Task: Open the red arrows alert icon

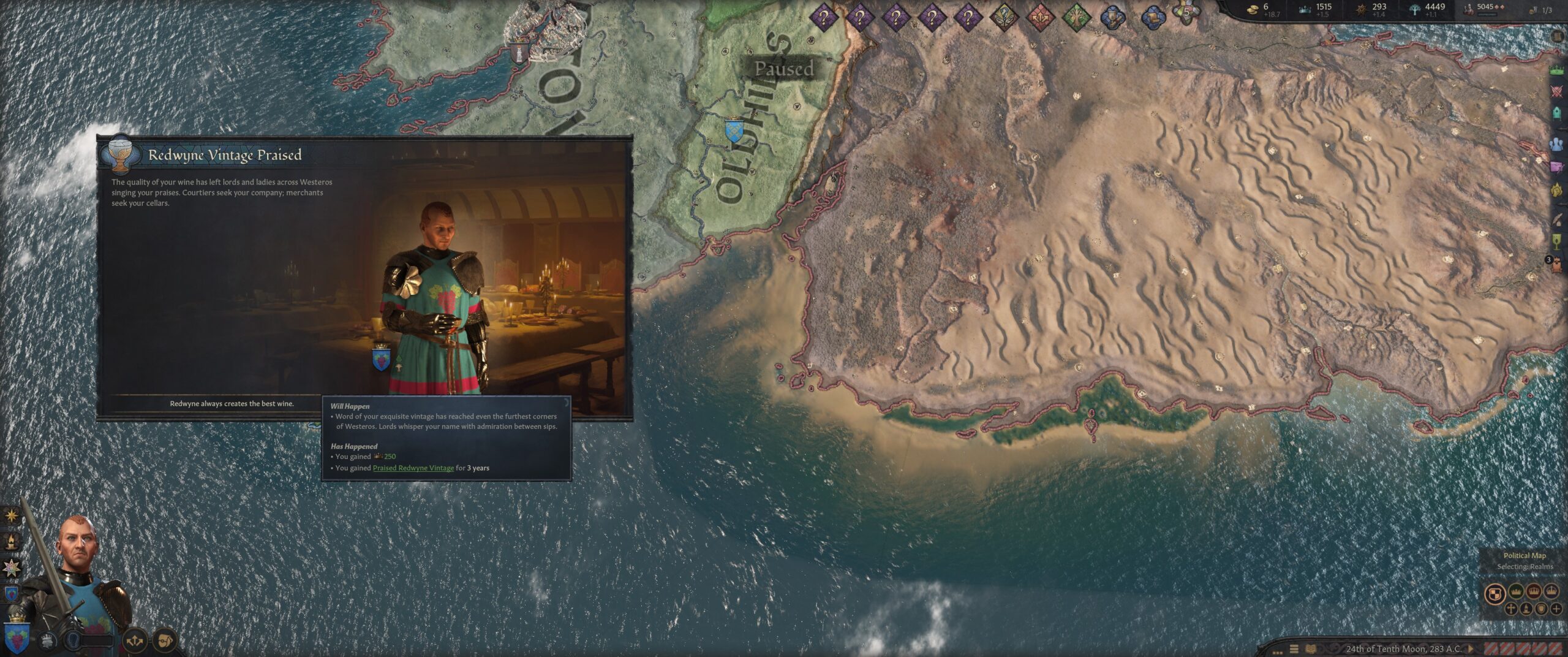Action: coord(1040,18)
